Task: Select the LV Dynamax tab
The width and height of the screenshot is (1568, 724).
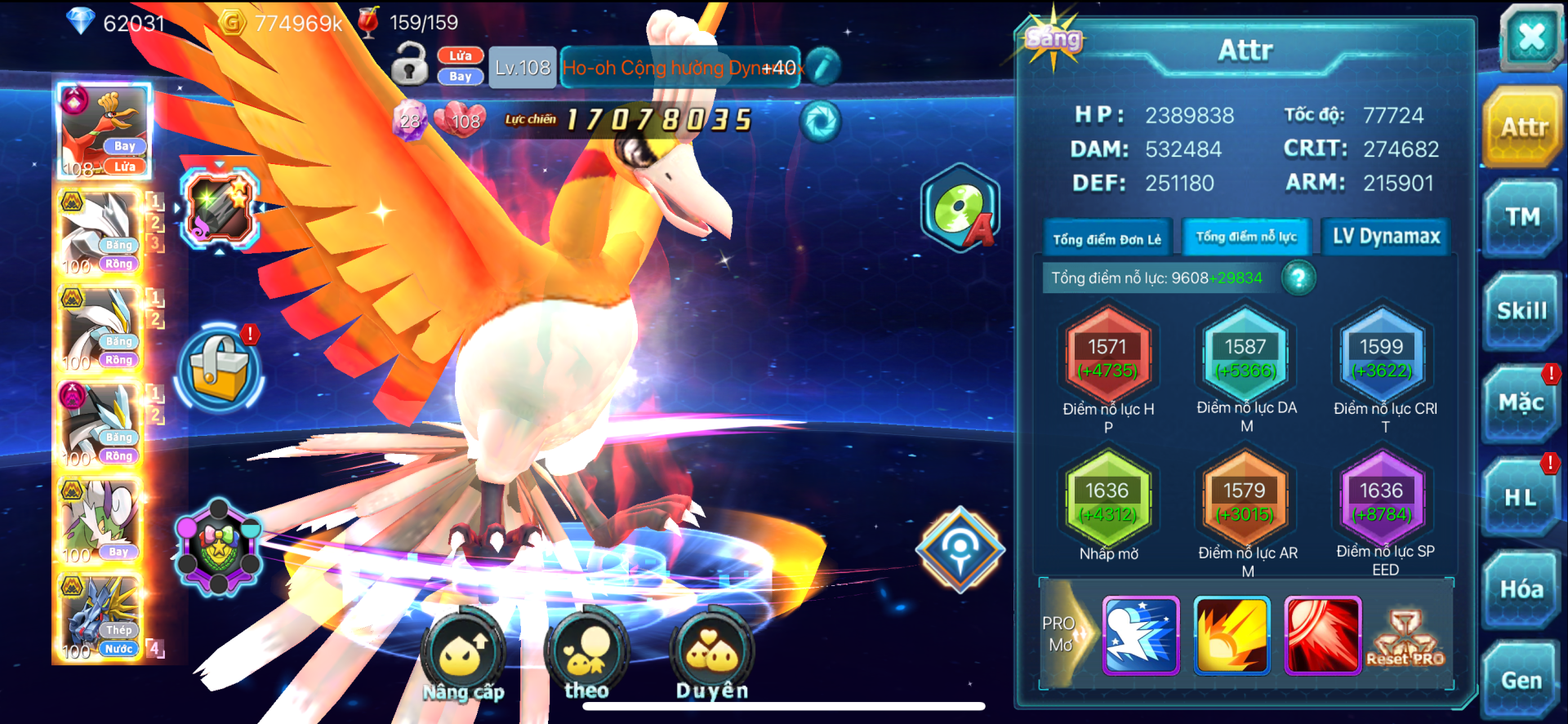Action: coord(1386,237)
